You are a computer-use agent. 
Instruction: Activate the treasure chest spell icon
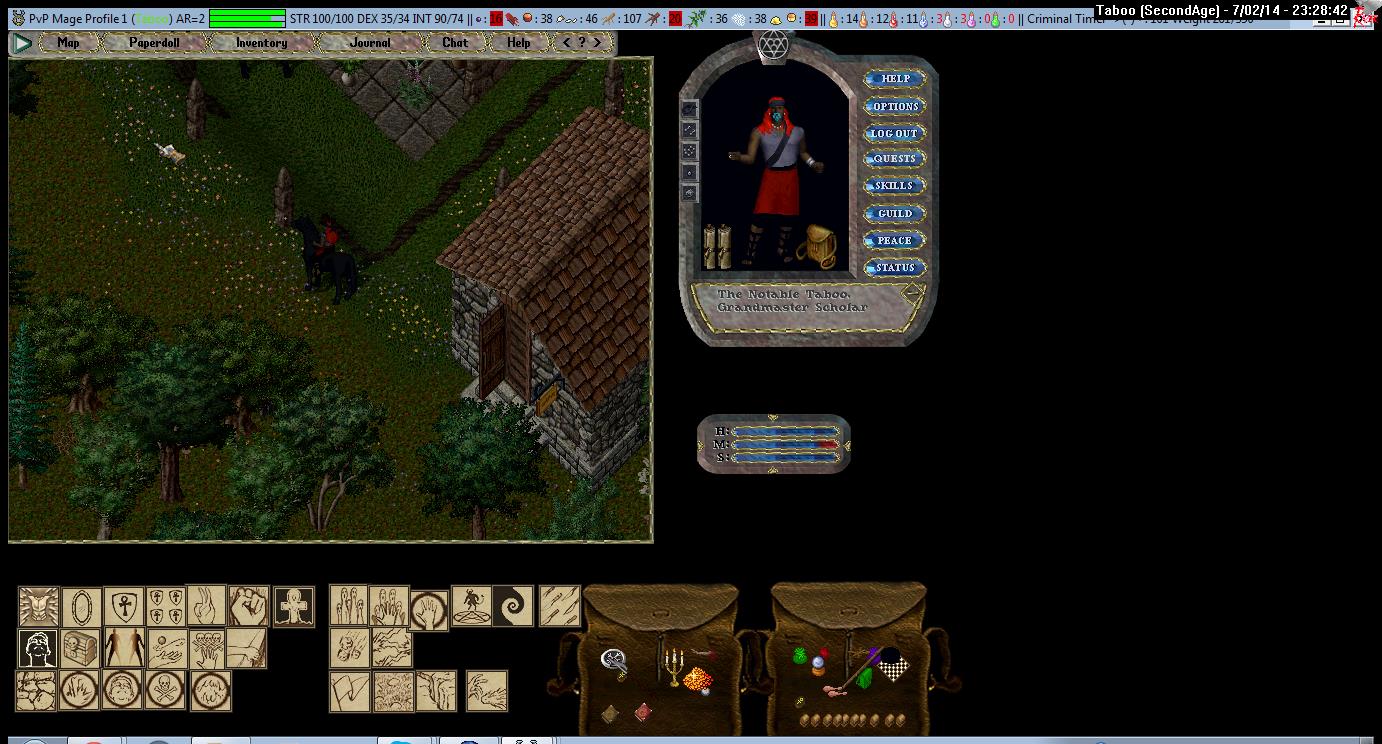tap(81, 648)
